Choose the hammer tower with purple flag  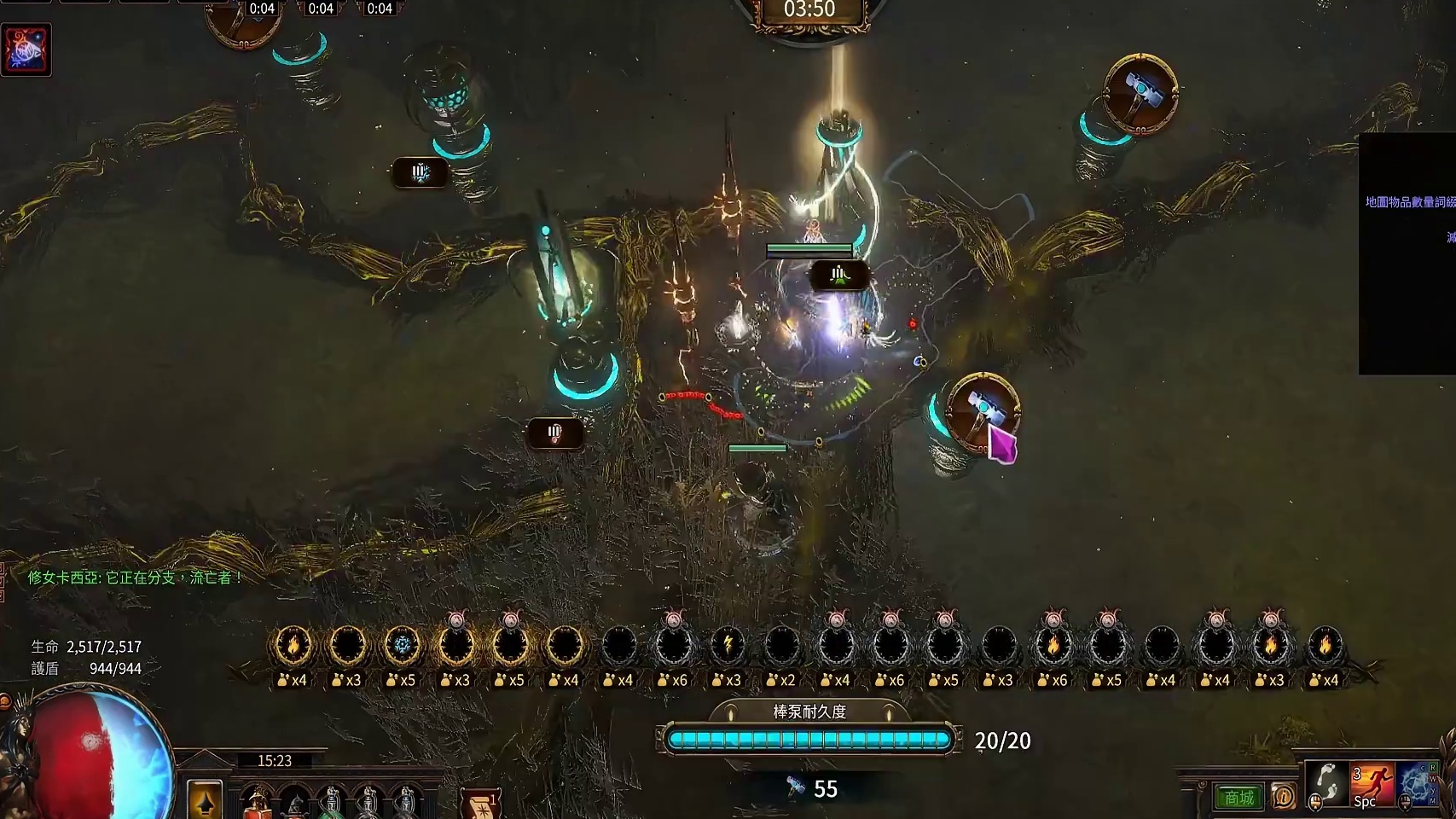(x=983, y=410)
